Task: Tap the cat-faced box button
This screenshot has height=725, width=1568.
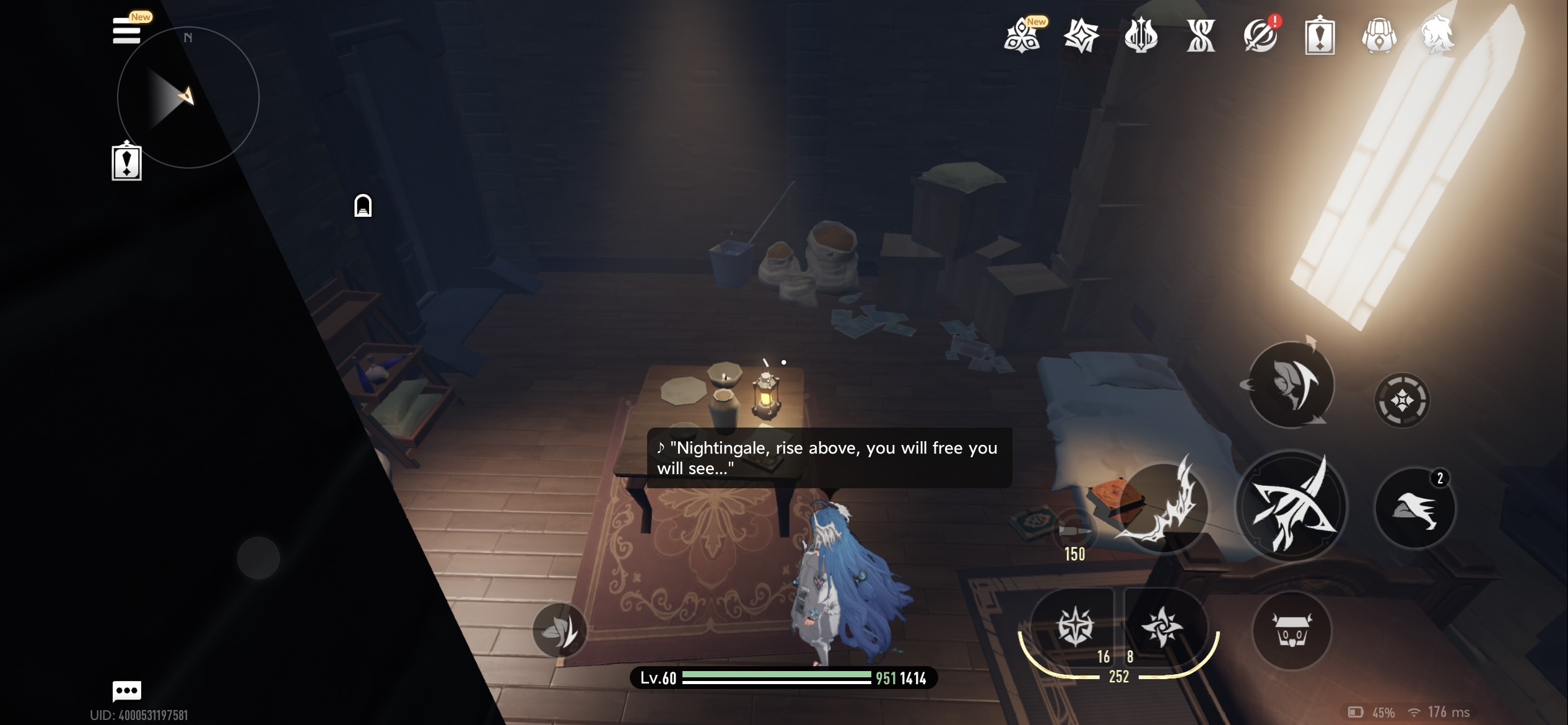Action: pyautogui.click(x=1292, y=631)
